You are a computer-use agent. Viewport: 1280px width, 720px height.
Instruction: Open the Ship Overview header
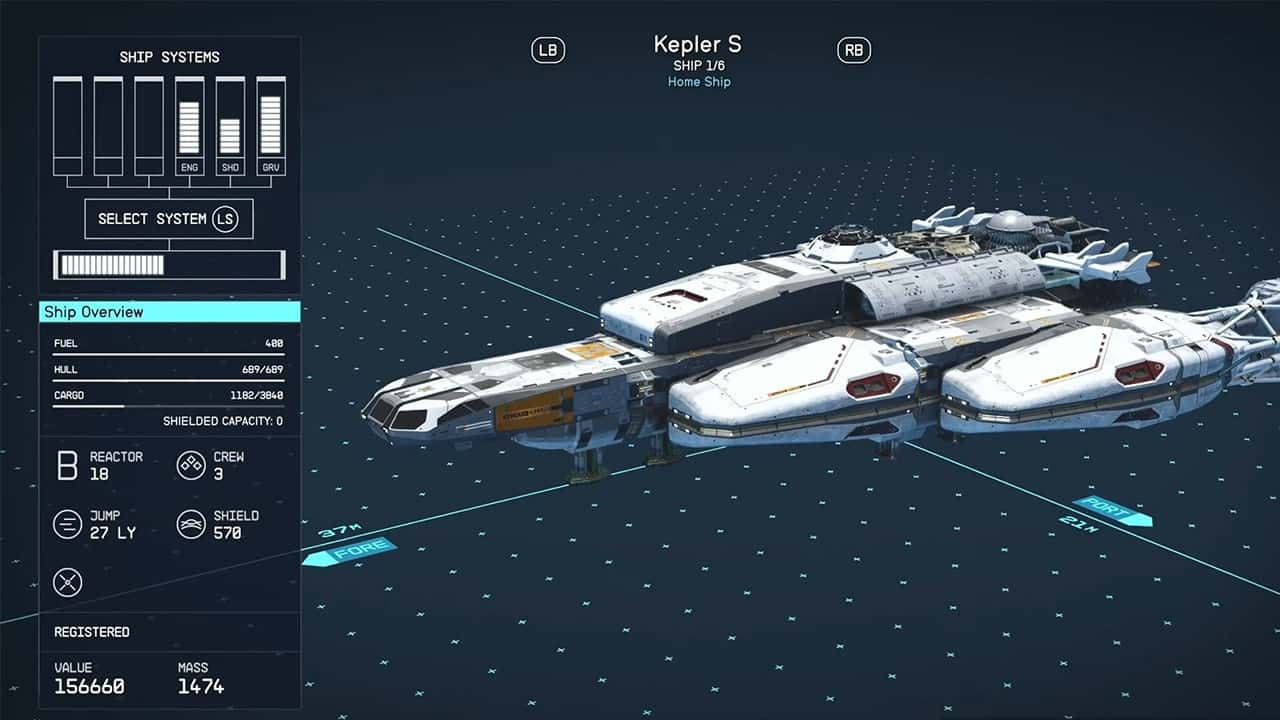(x=170, y=312)
